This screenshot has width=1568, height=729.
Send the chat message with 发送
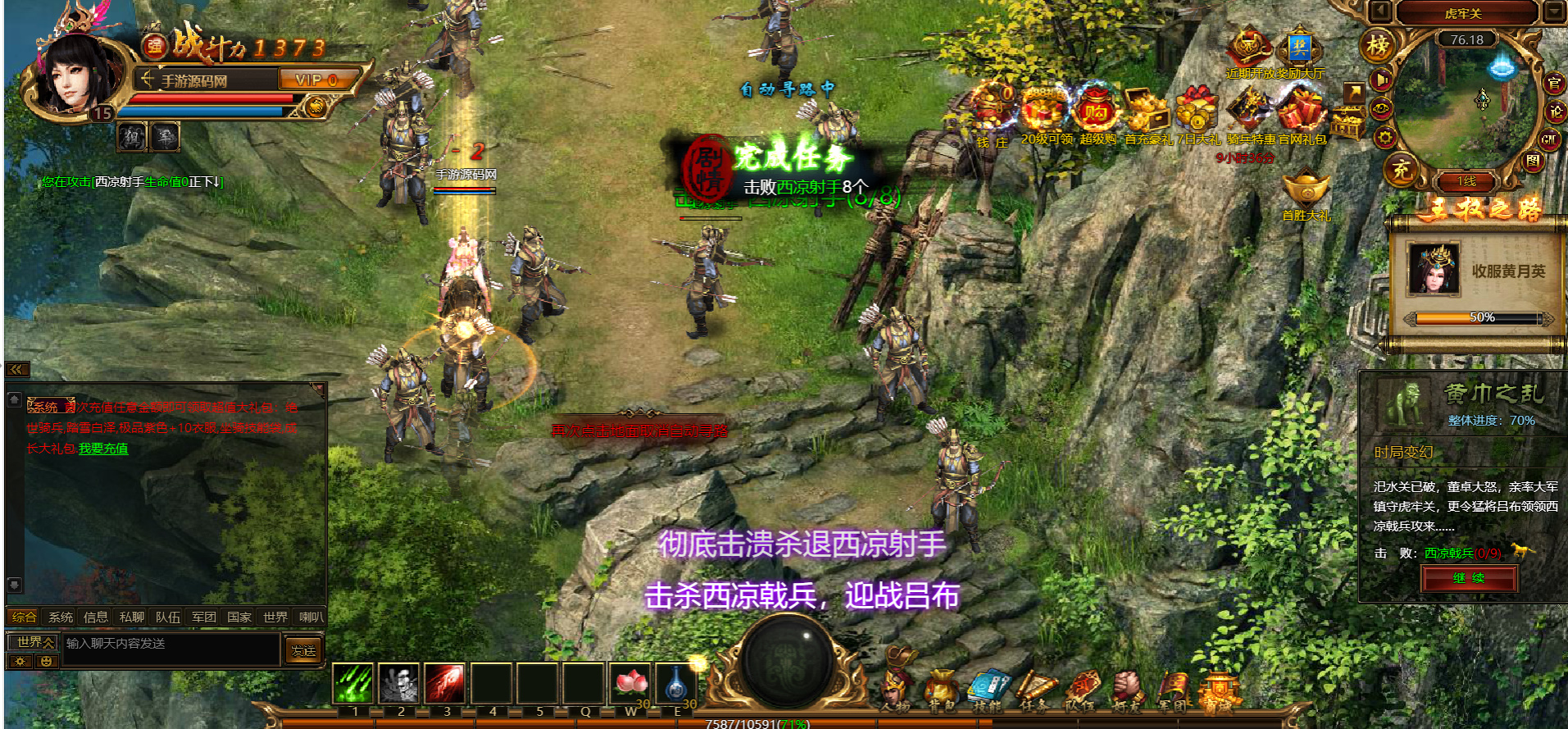303,650
